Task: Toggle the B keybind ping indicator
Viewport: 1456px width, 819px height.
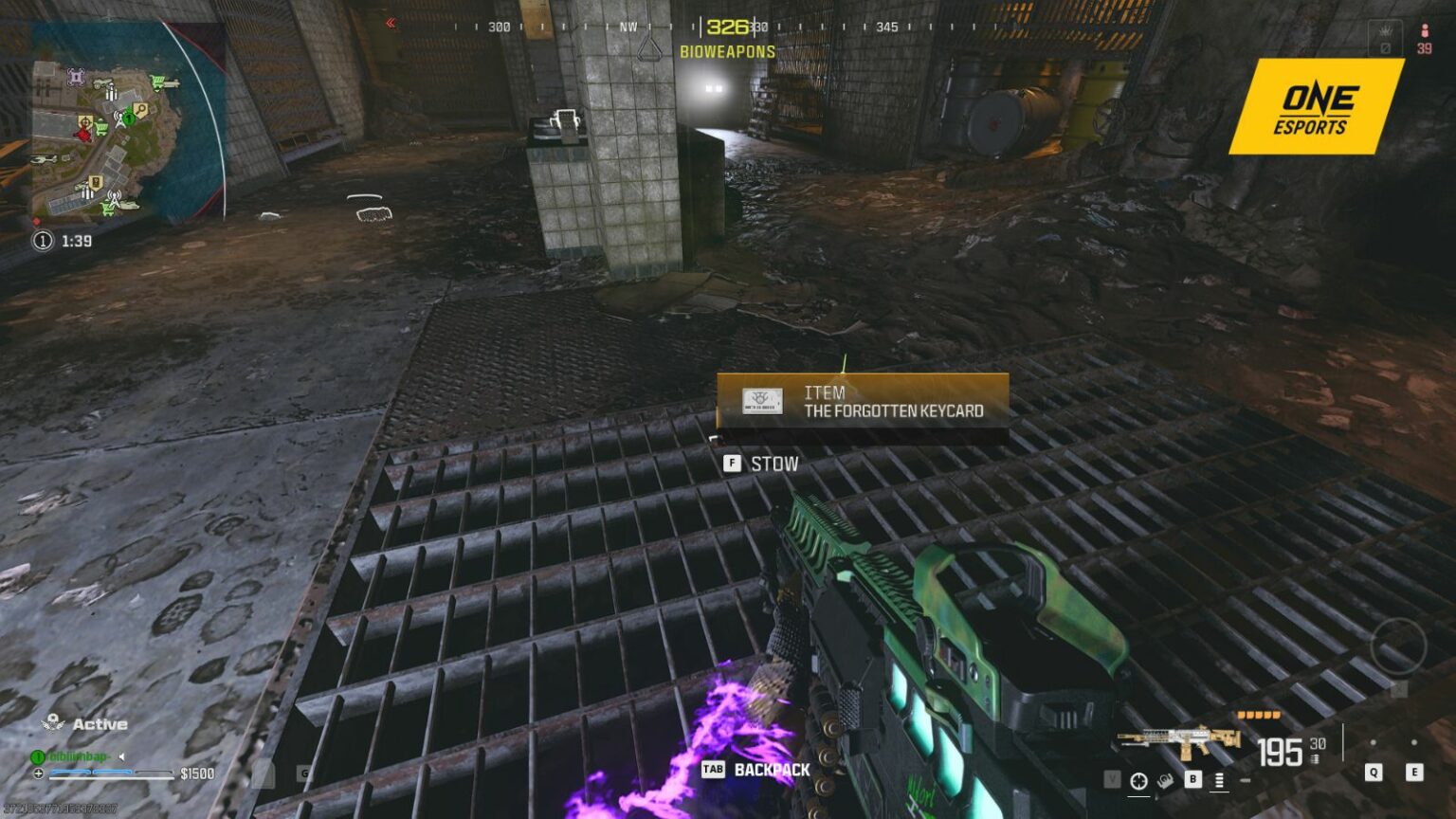Action: [x=1192, y=777]
